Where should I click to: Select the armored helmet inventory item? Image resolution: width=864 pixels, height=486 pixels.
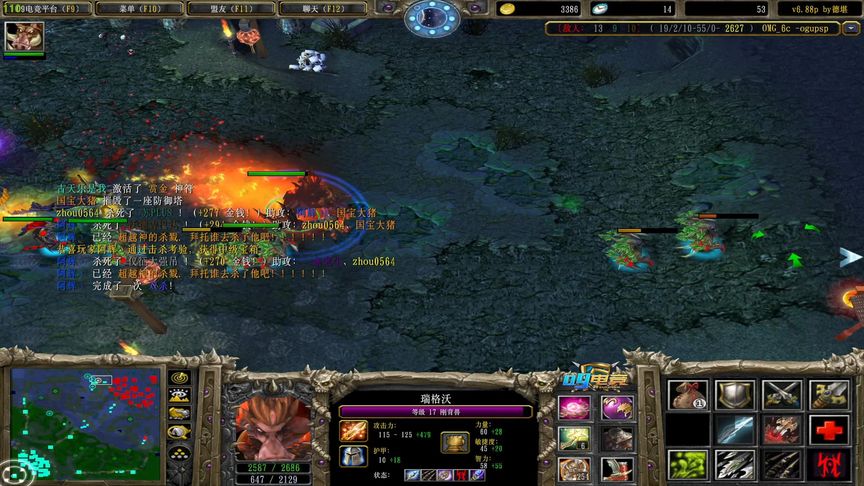pyautogui.click(x=617, y=438)
